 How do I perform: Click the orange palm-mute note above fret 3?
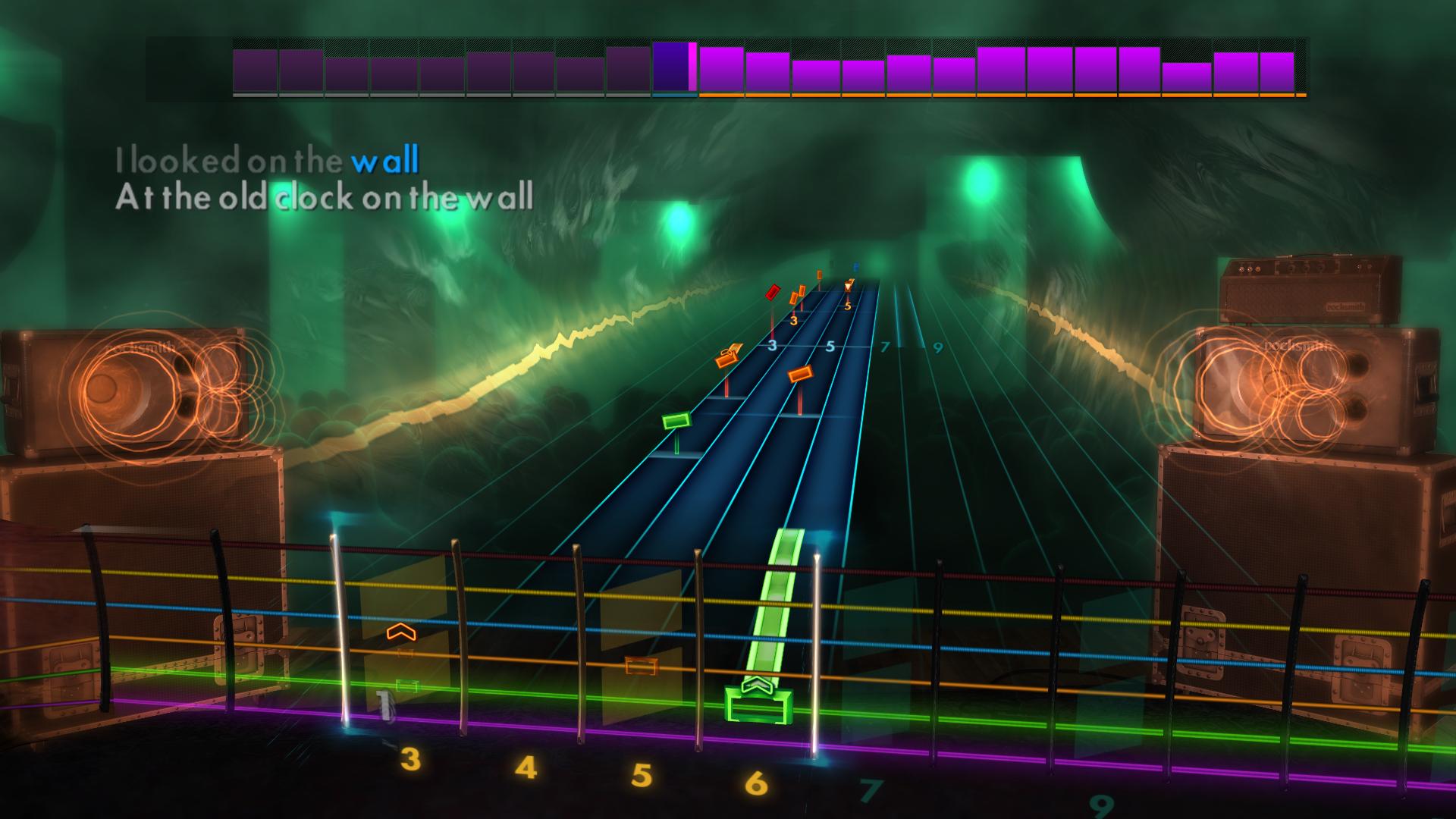point(793,297)
